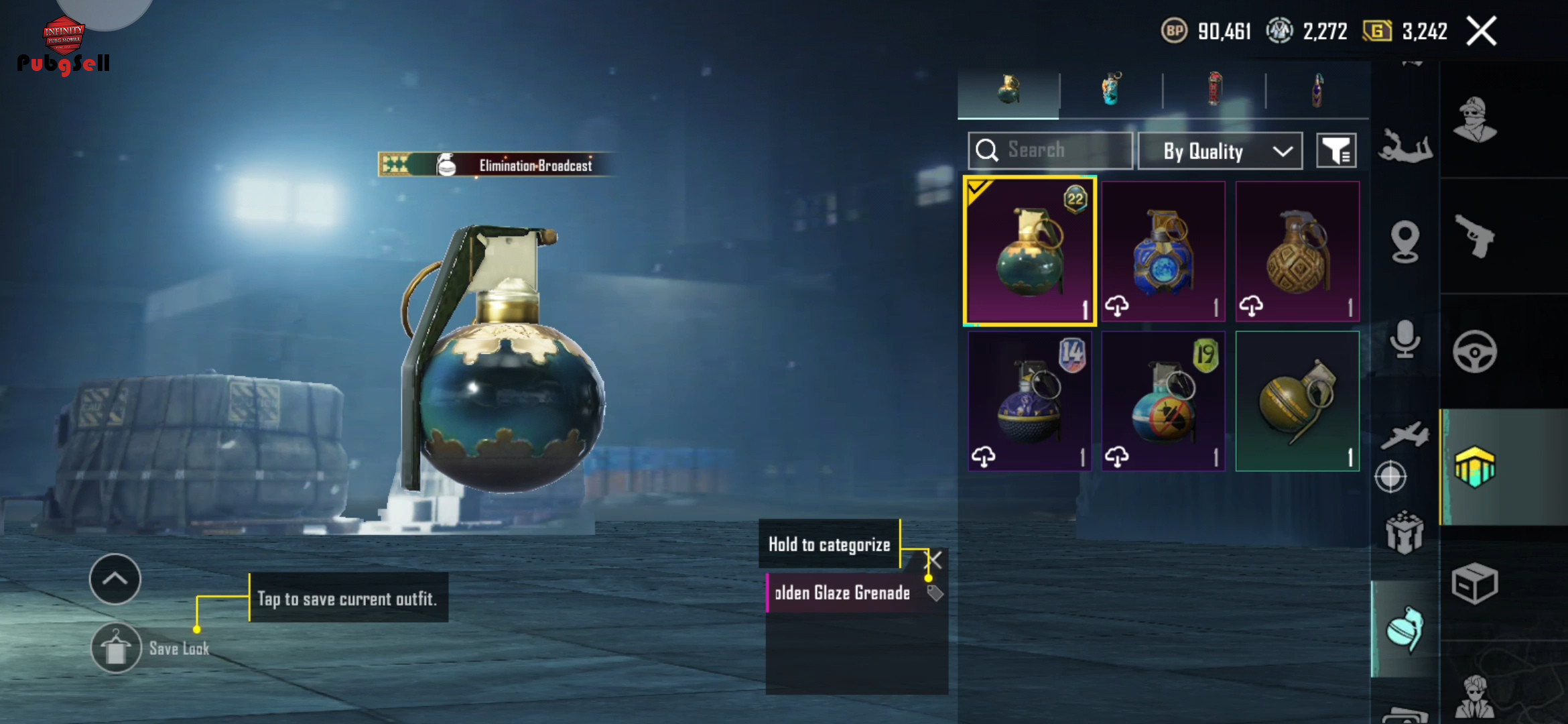The image size is (1568, 724).
Task: Expand the panel with the up arrow
Action: click(x=115, y=579)
